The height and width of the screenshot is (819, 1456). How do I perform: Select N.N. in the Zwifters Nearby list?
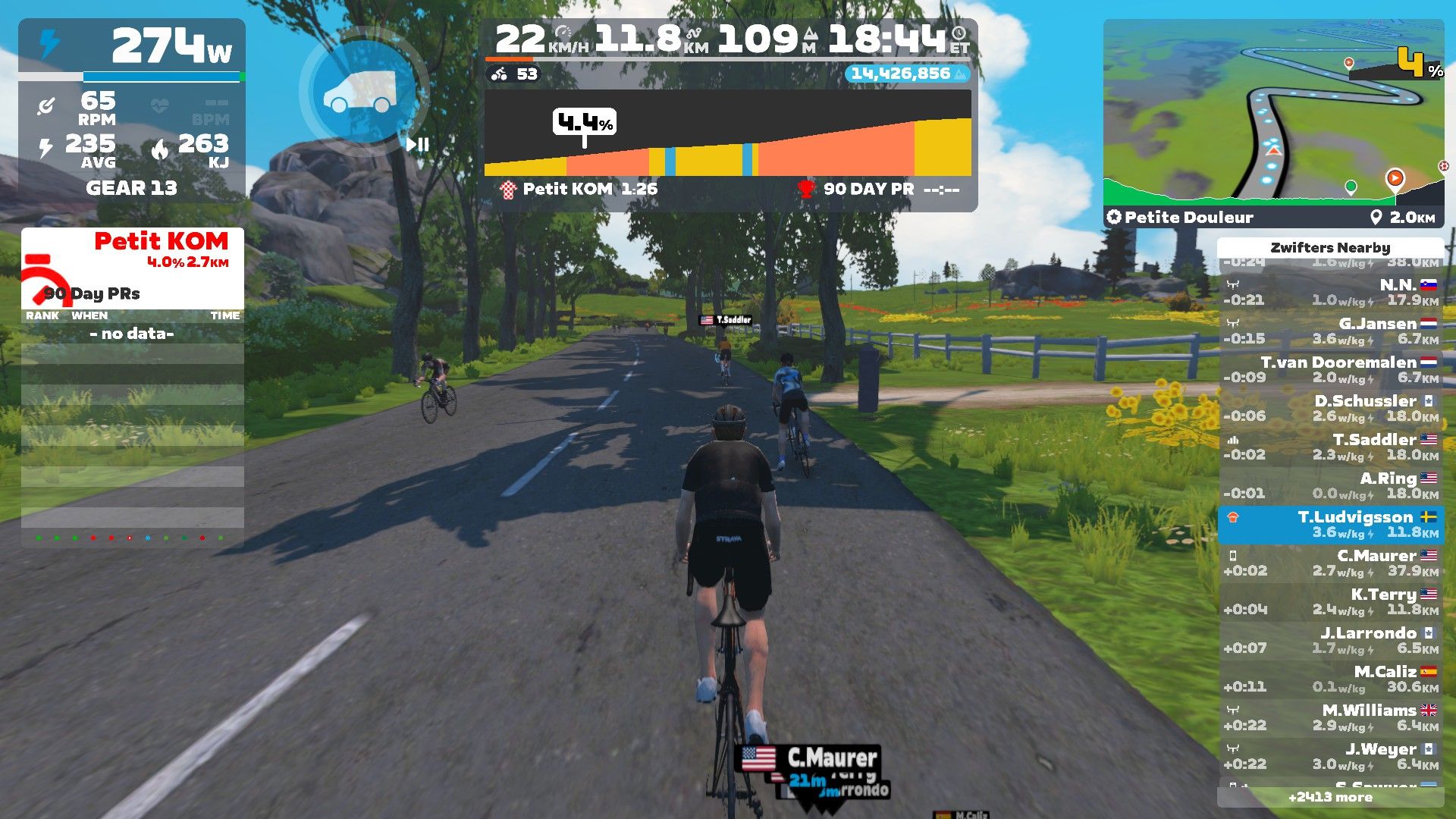[1331, 292]
